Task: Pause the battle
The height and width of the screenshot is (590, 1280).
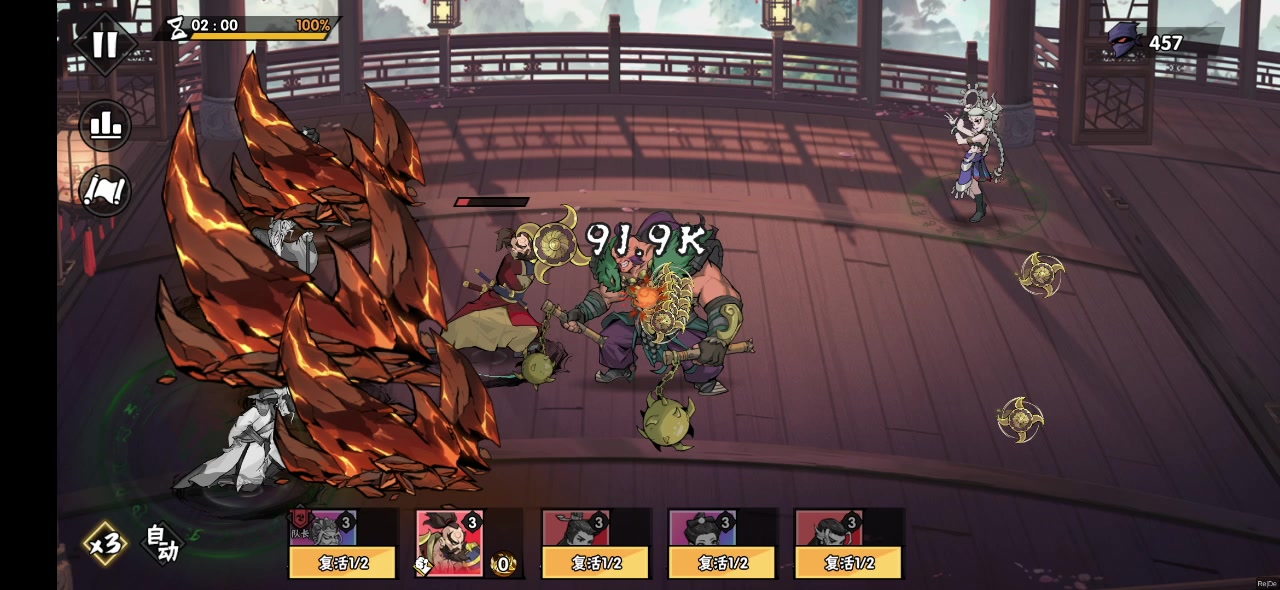Action: click(x=105, y=44)
